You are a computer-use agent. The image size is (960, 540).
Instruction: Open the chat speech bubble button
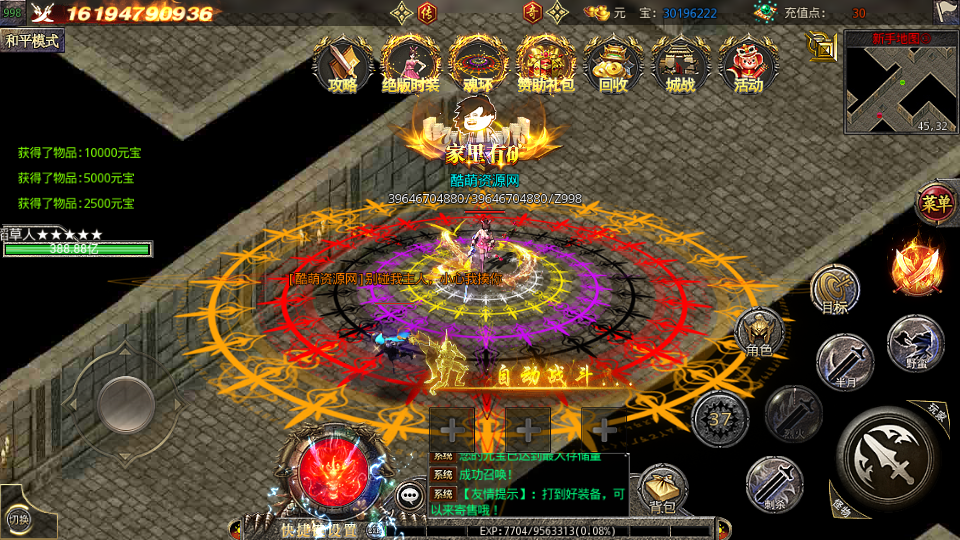pyautogui.click(x=411, y=494)
